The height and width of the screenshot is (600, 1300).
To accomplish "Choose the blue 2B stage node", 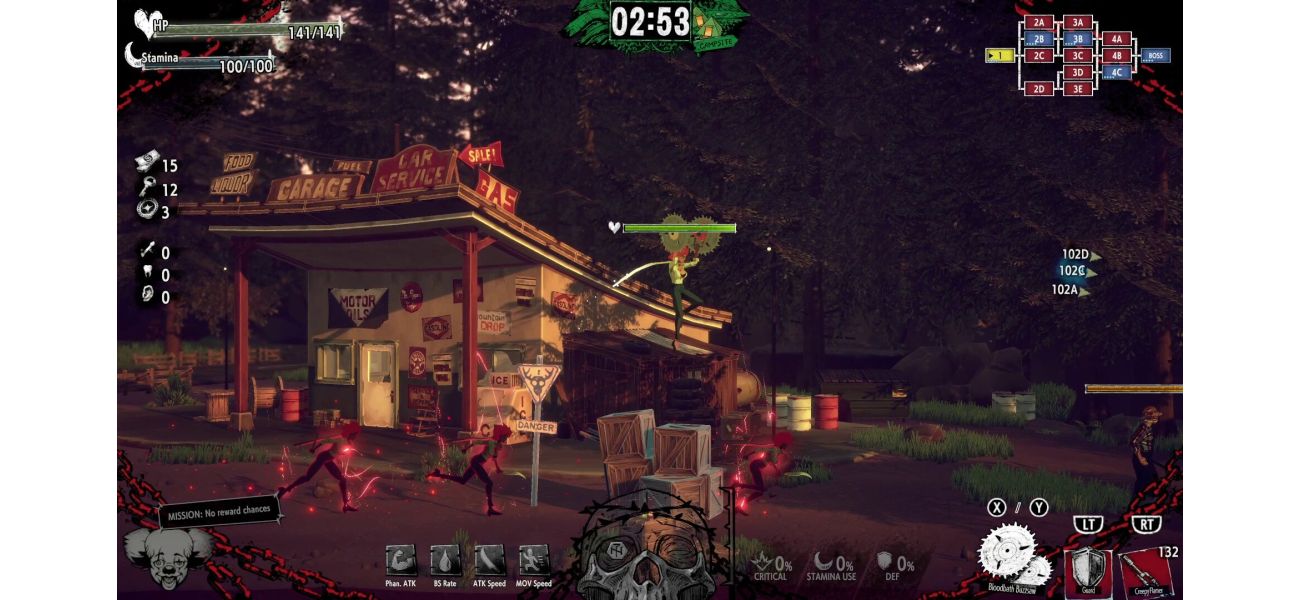I will (1039, 39).
